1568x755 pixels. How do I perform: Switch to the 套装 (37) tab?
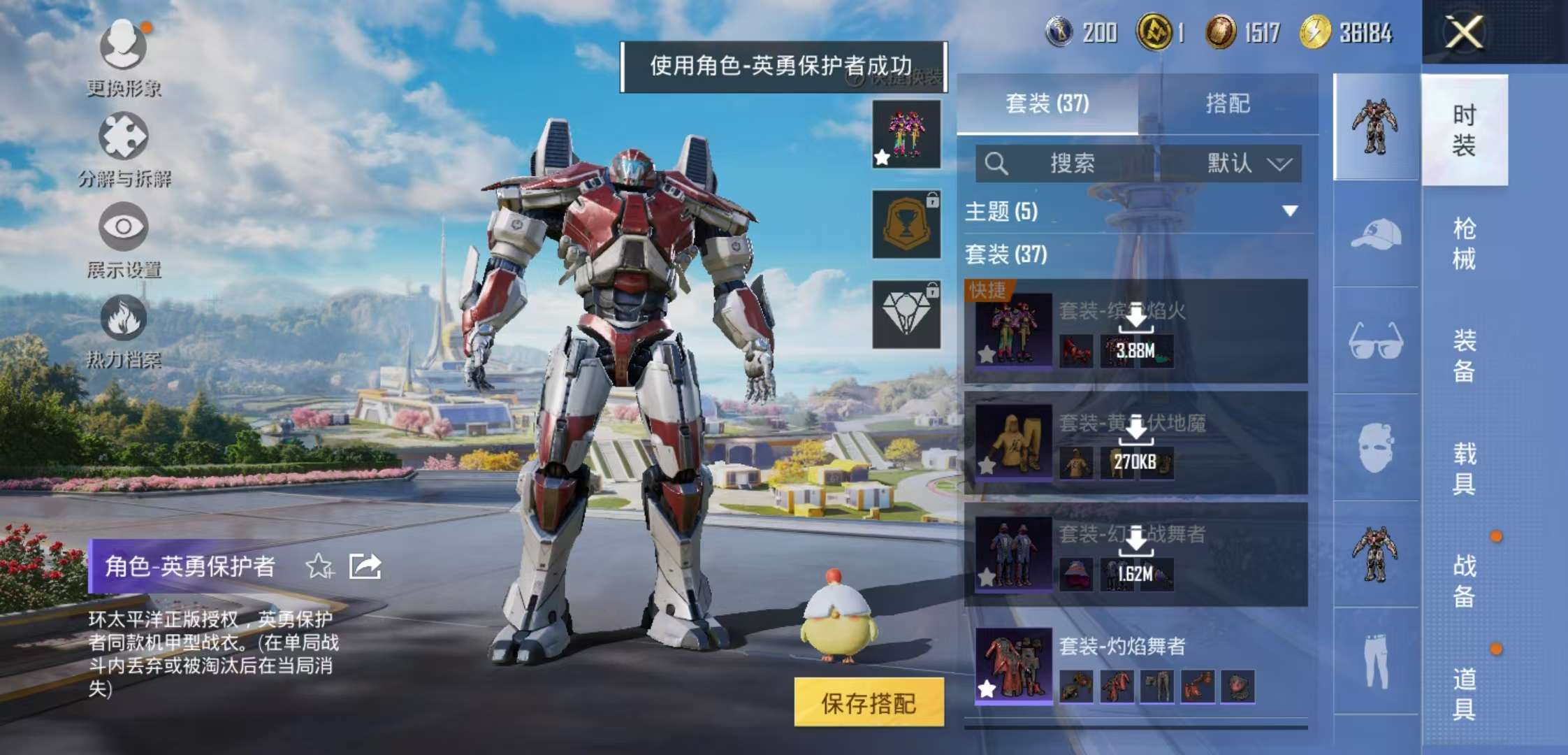[1047, 104]
